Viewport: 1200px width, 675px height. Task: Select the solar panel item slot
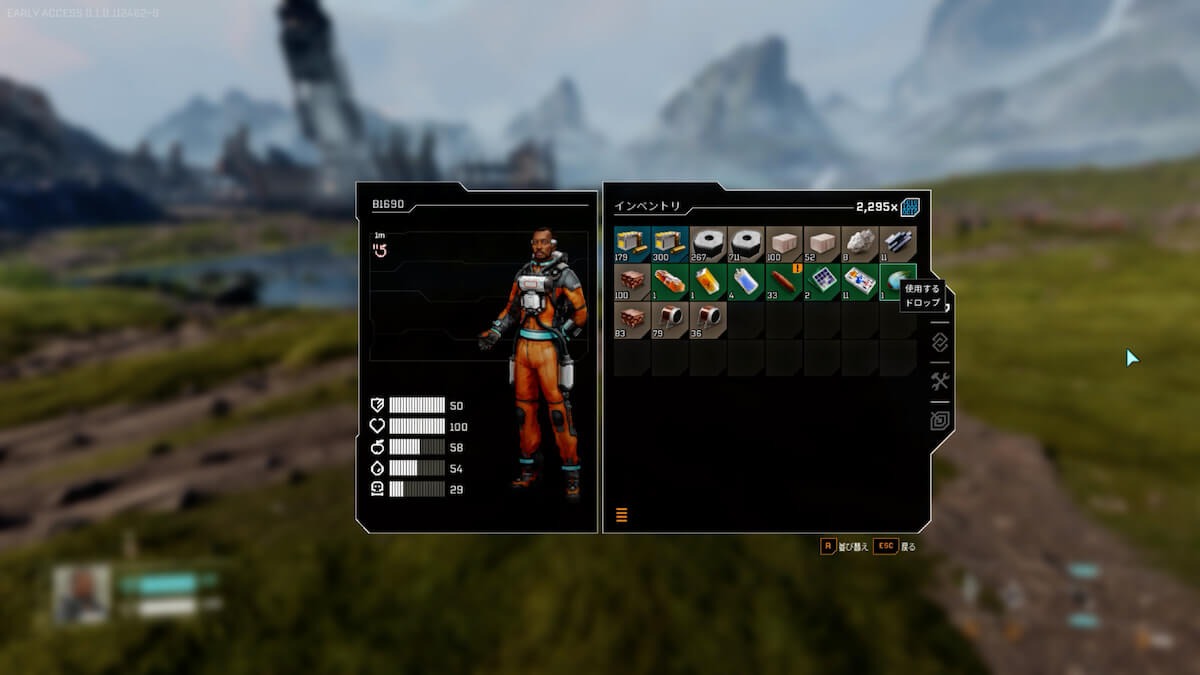(x=822, y=282)
